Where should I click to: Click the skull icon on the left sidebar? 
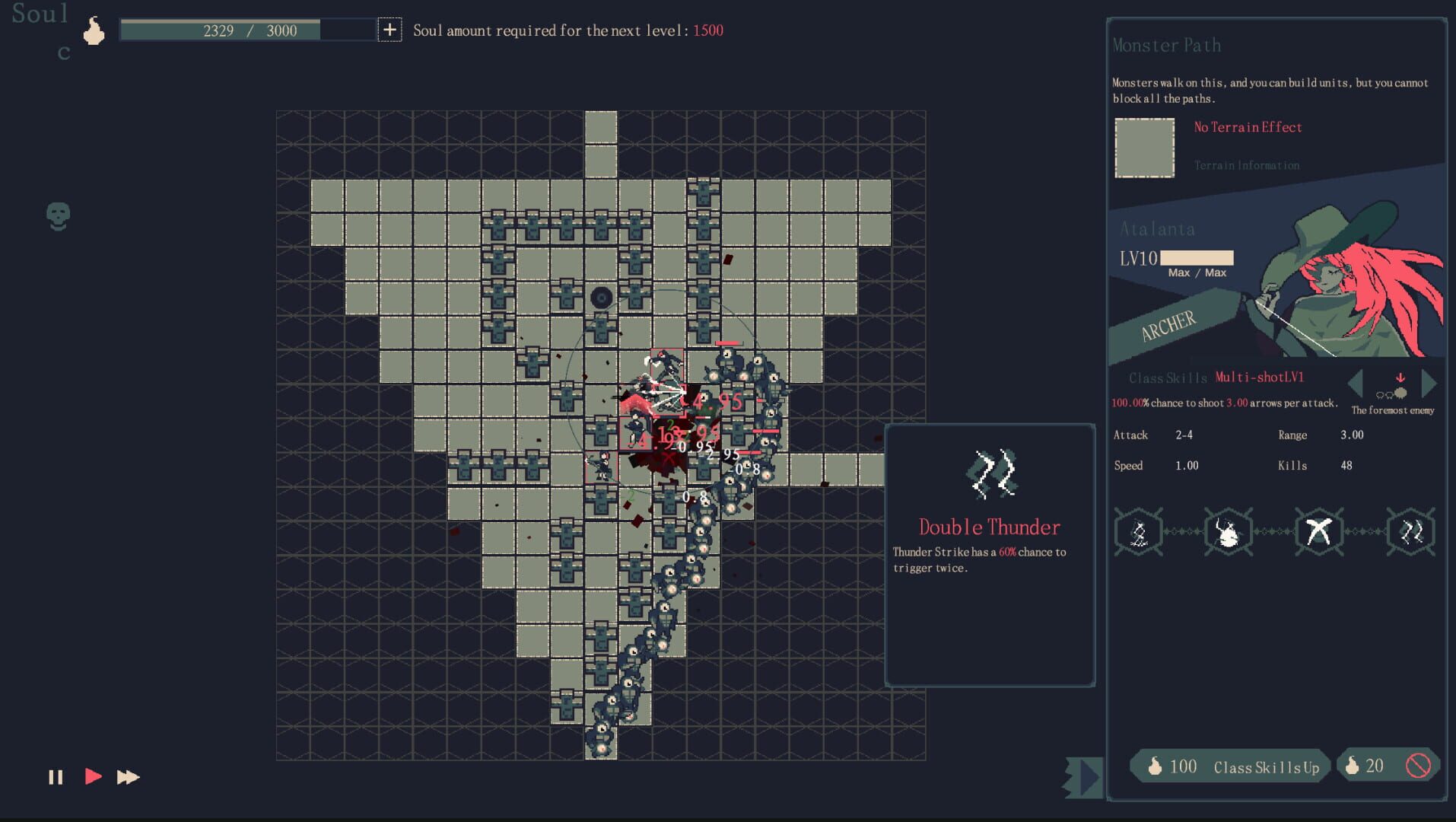56,216
